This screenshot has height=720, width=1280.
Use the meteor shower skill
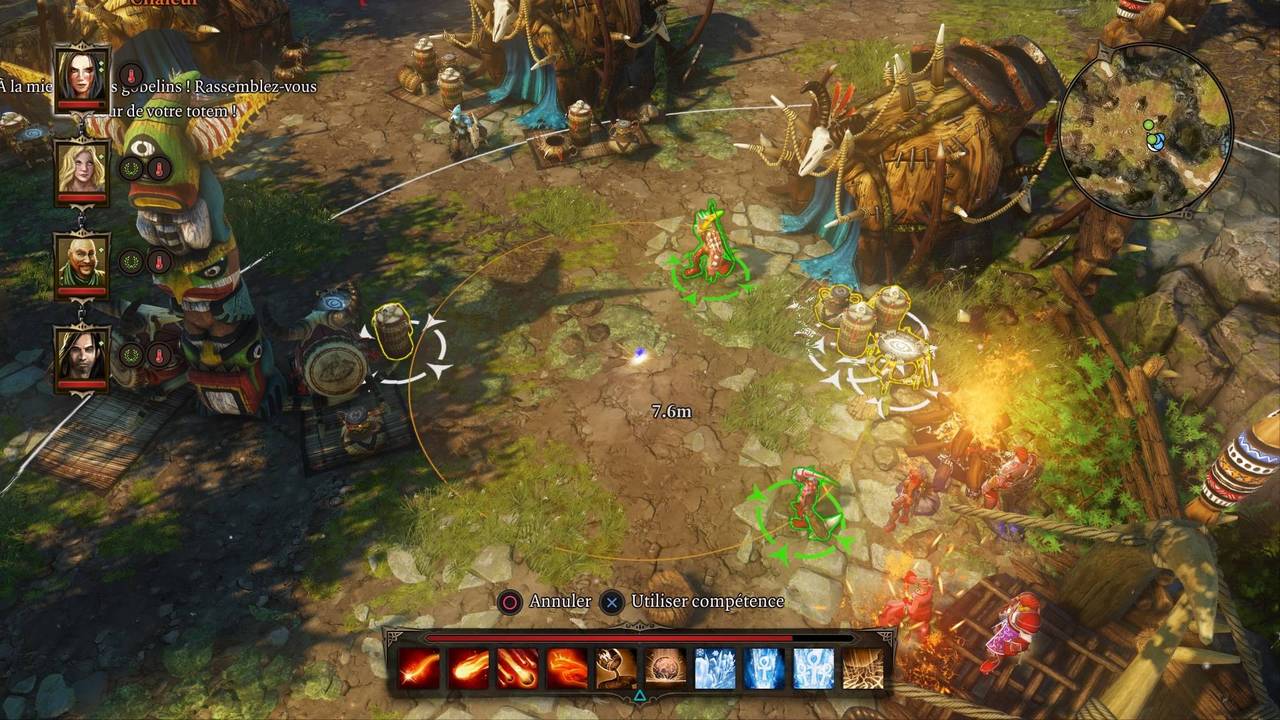point(517,669)
